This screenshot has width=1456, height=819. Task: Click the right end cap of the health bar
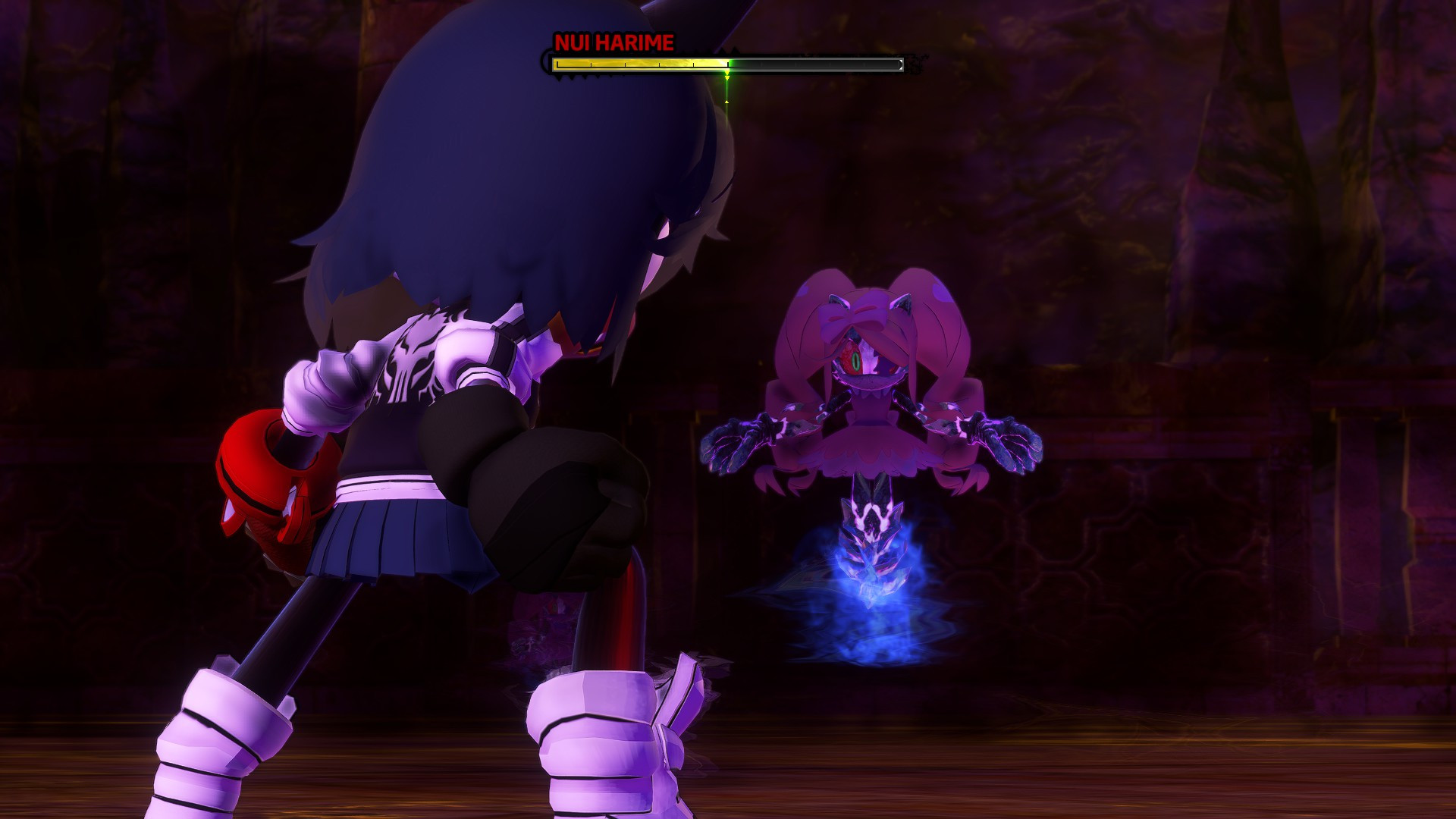coord(902,64)
